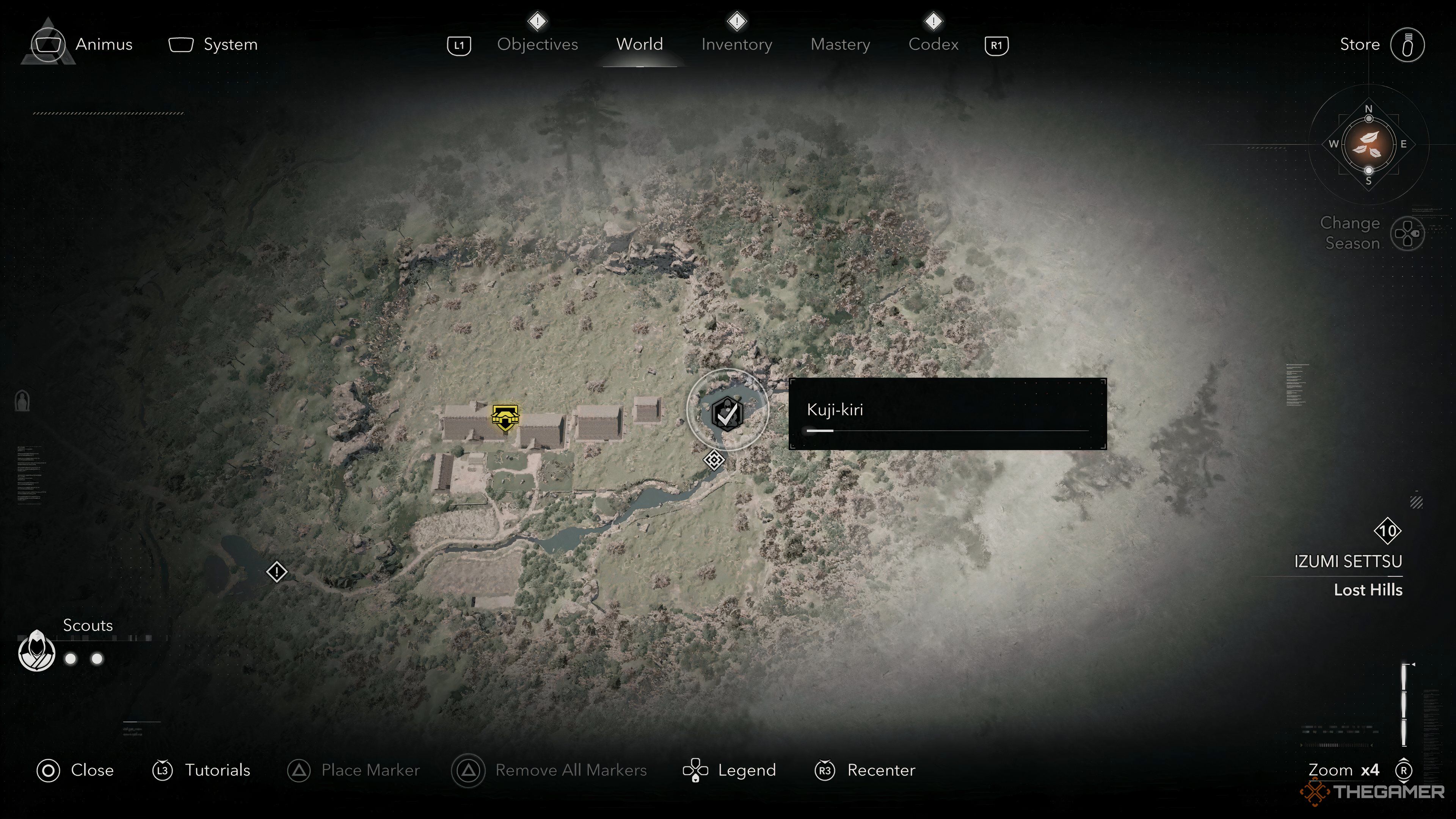The image size is (1456, 819).
Task: Select the World tab
Action: tap(639, 44)
